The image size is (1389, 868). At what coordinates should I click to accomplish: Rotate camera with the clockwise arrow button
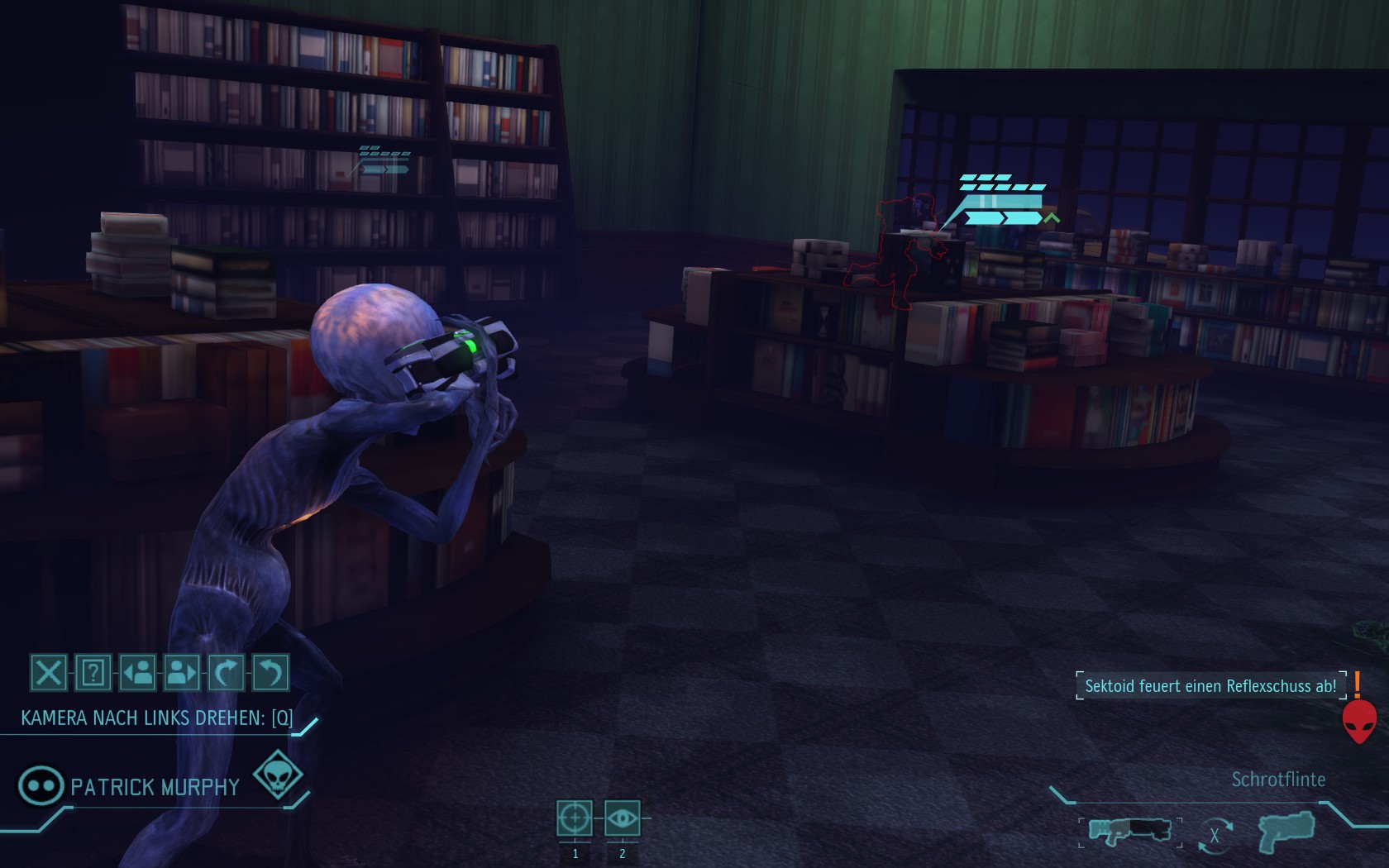tap(226, 673)
